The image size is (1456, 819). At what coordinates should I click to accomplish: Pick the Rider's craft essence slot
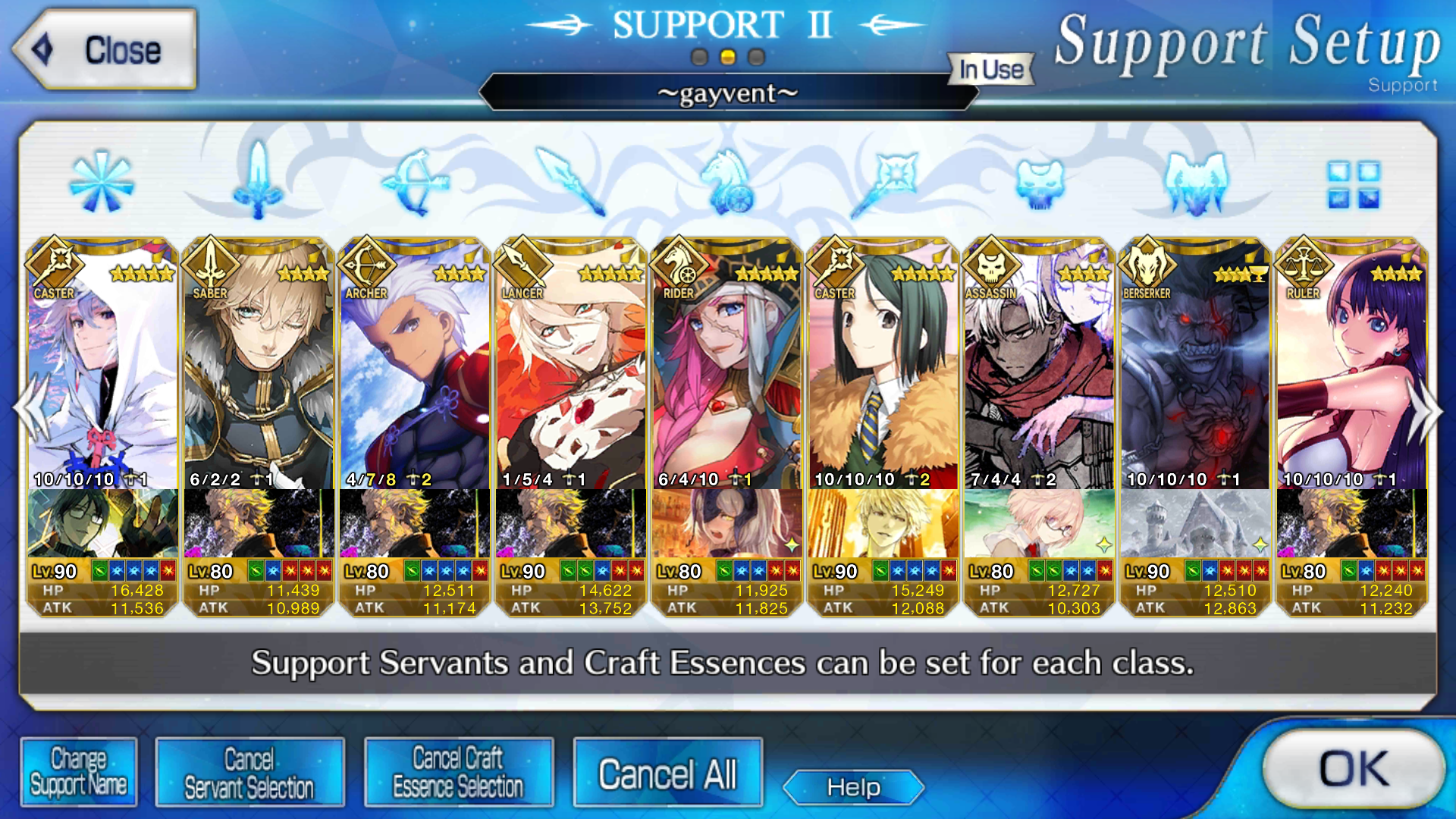point(727,523)
